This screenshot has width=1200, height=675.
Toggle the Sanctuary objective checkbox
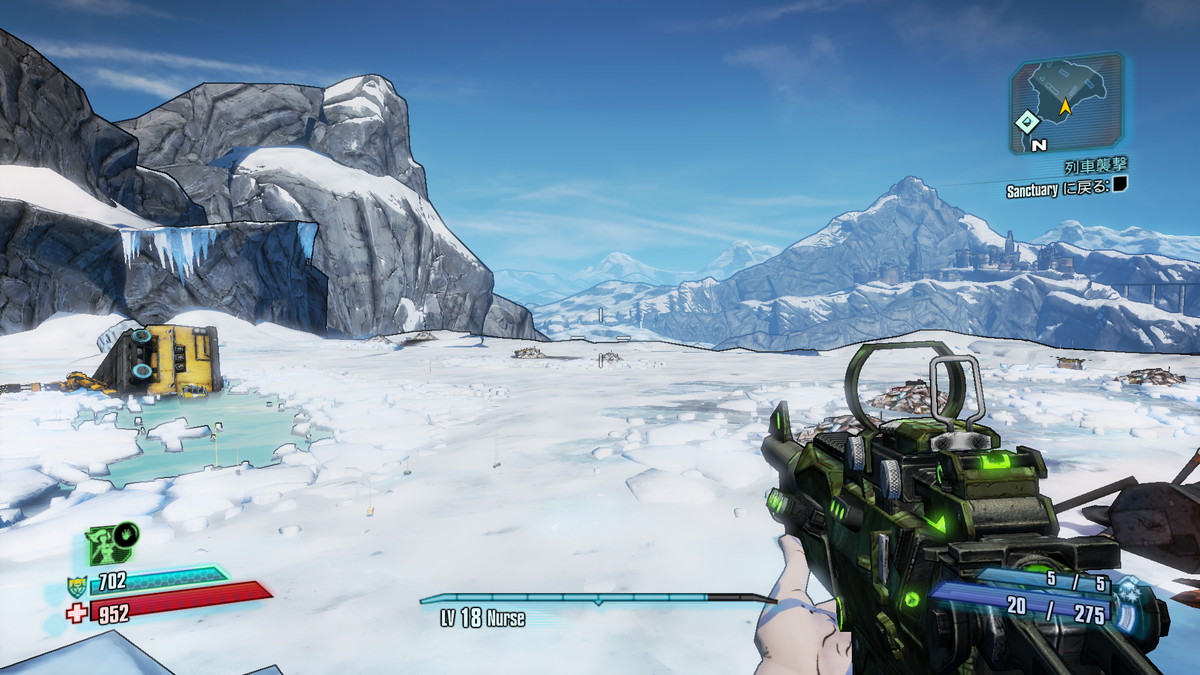(x=1120, y=185)
